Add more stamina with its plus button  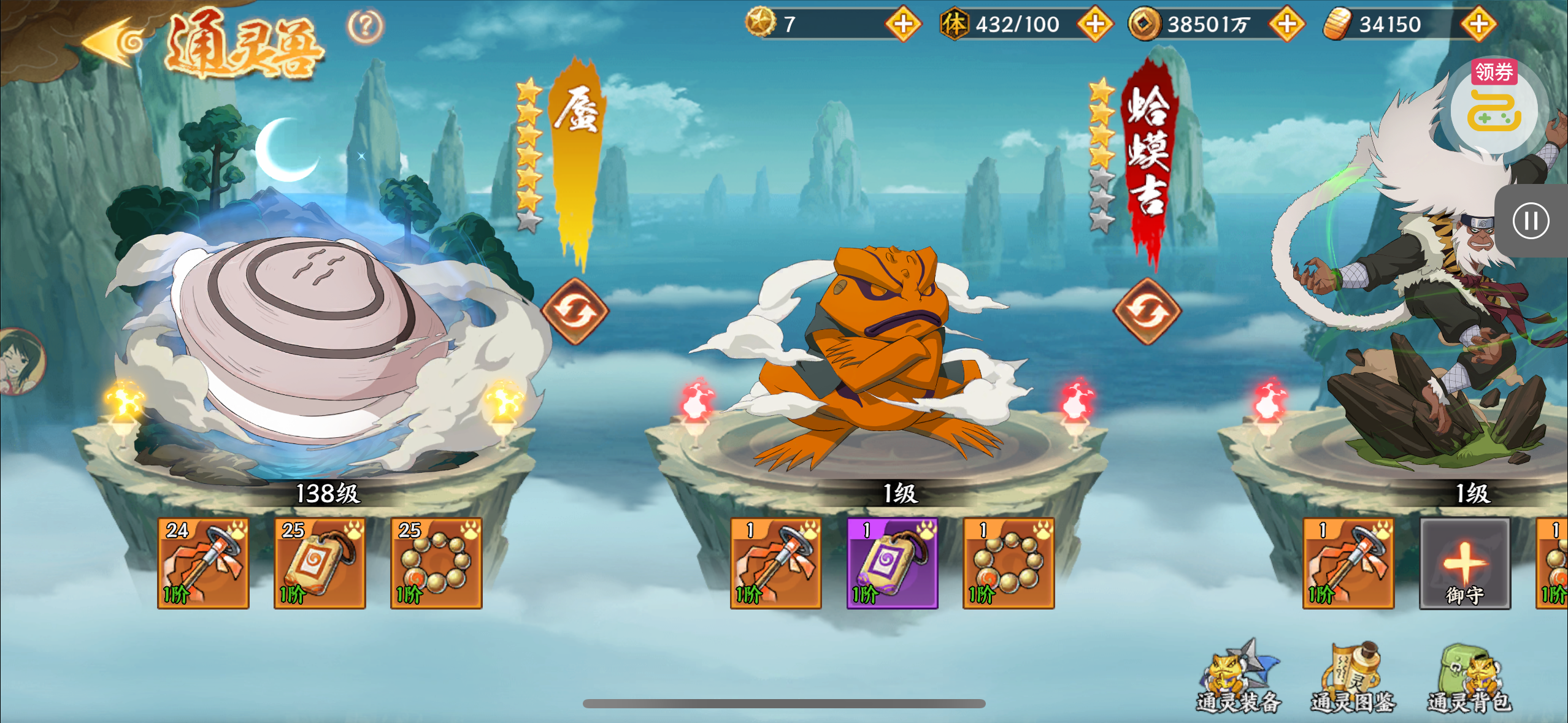click(1096, 24)
